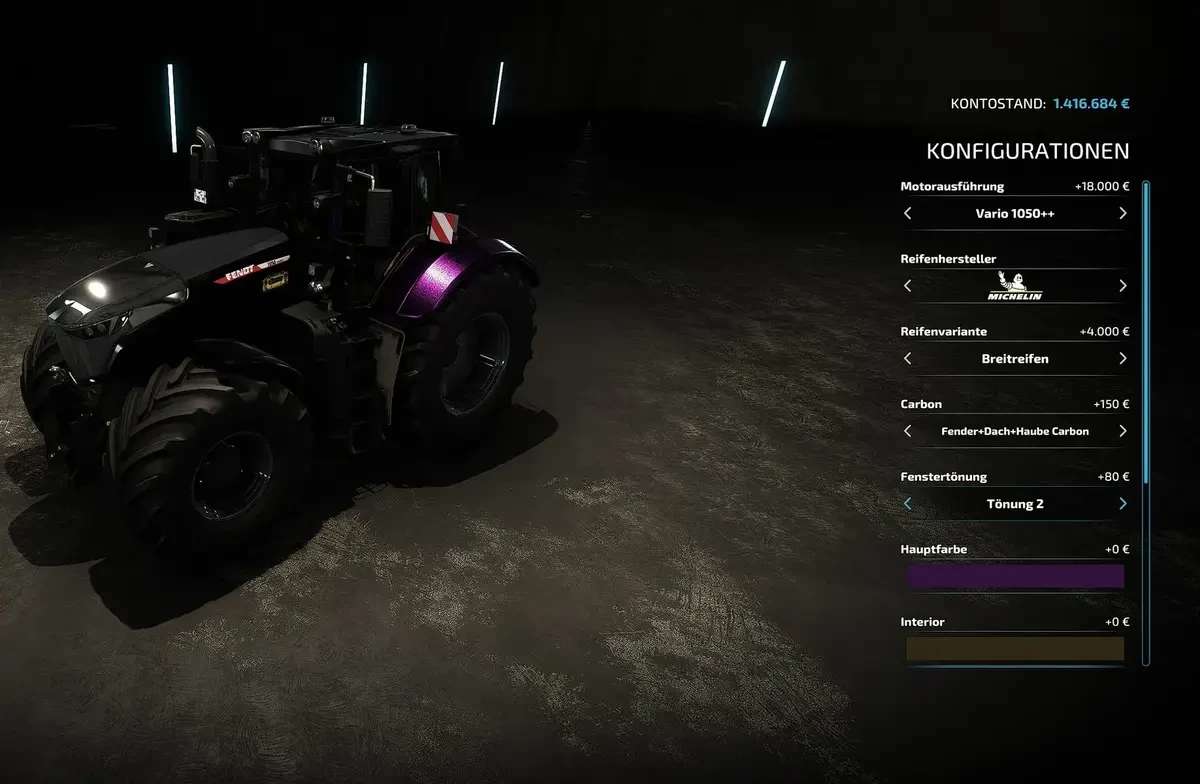Open the brown Interior color swatch
The height and width of the screenshot is (784, 1200).
(1015, 649)
